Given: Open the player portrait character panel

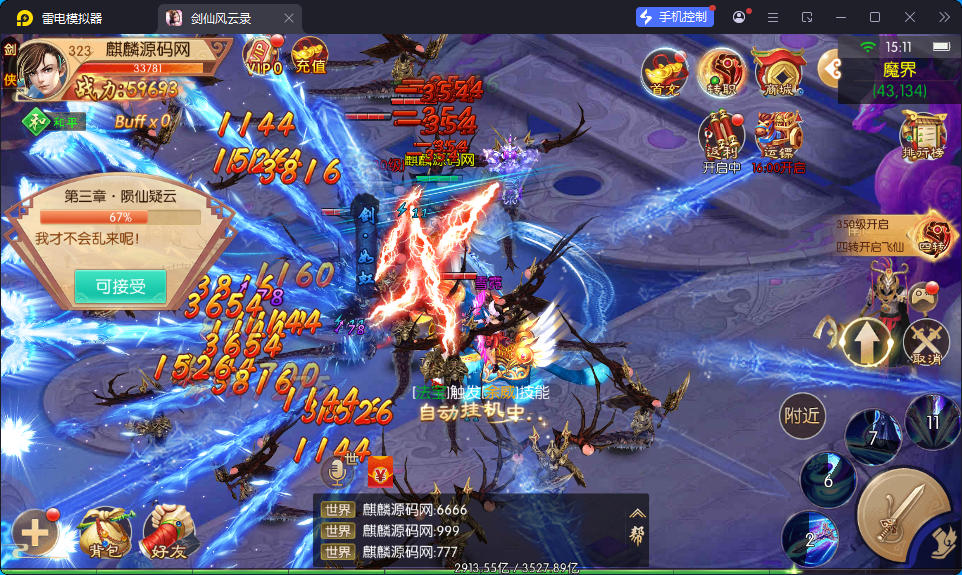Looking at the screenshot, I should click(x=42, y=70).
